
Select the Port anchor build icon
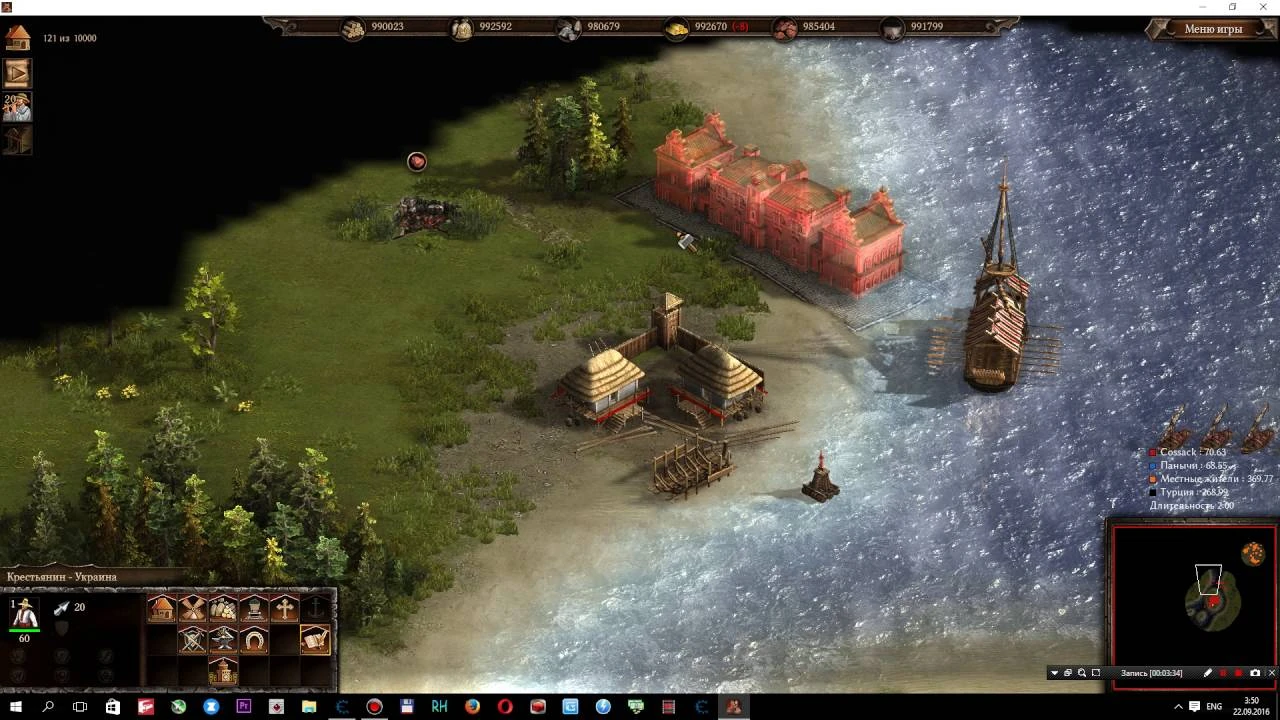tap(316, 608)
